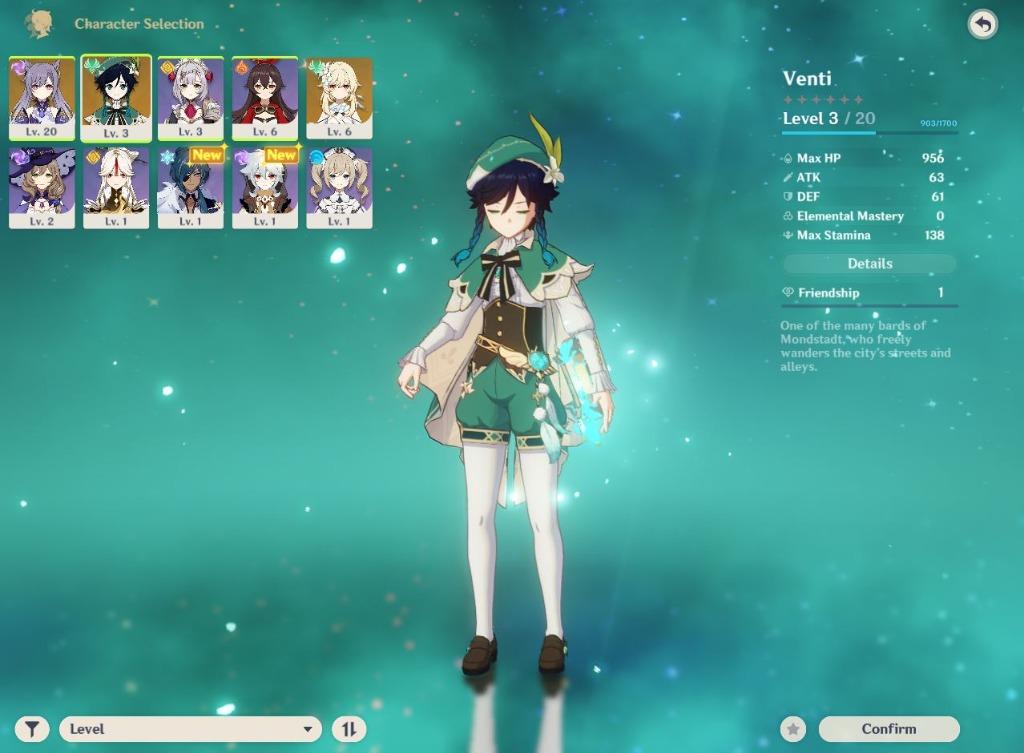Select Barbara's character portrait

pyautogui.click(x=339, y=187)
